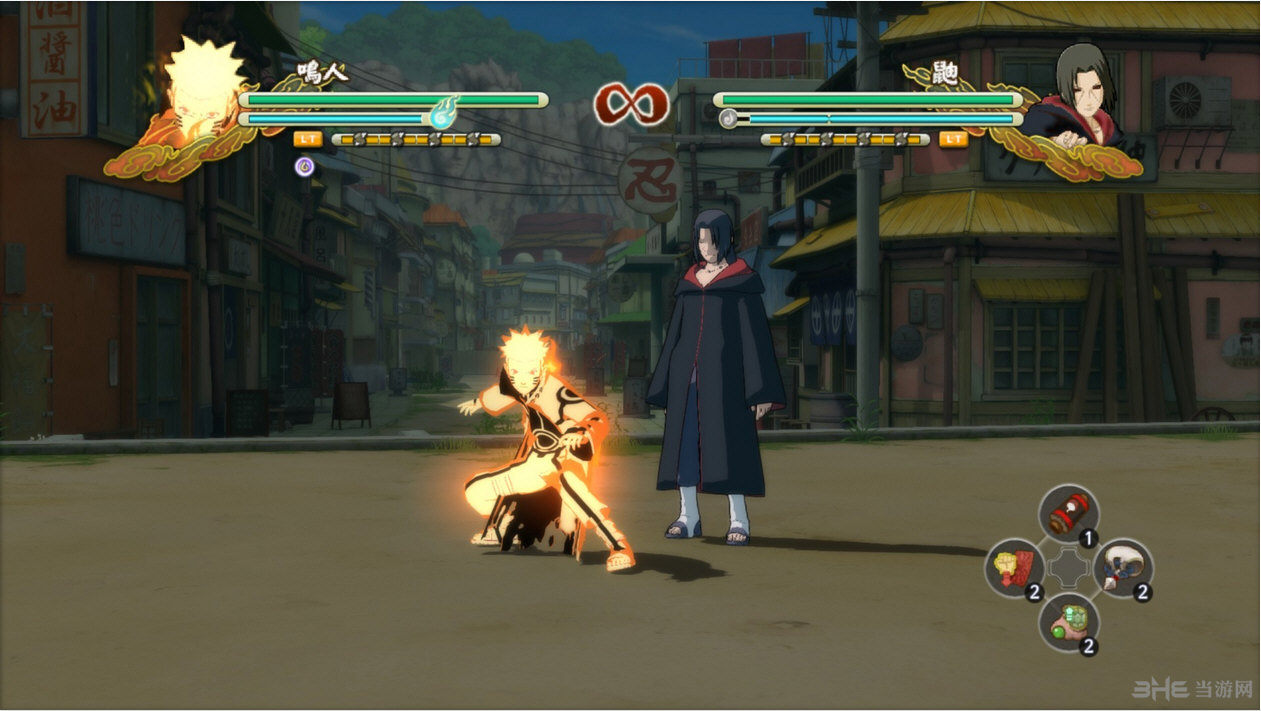This screenshot has width=1261, height=711.
Task: Choose the white skull item slot
Action: [1122, 567]
